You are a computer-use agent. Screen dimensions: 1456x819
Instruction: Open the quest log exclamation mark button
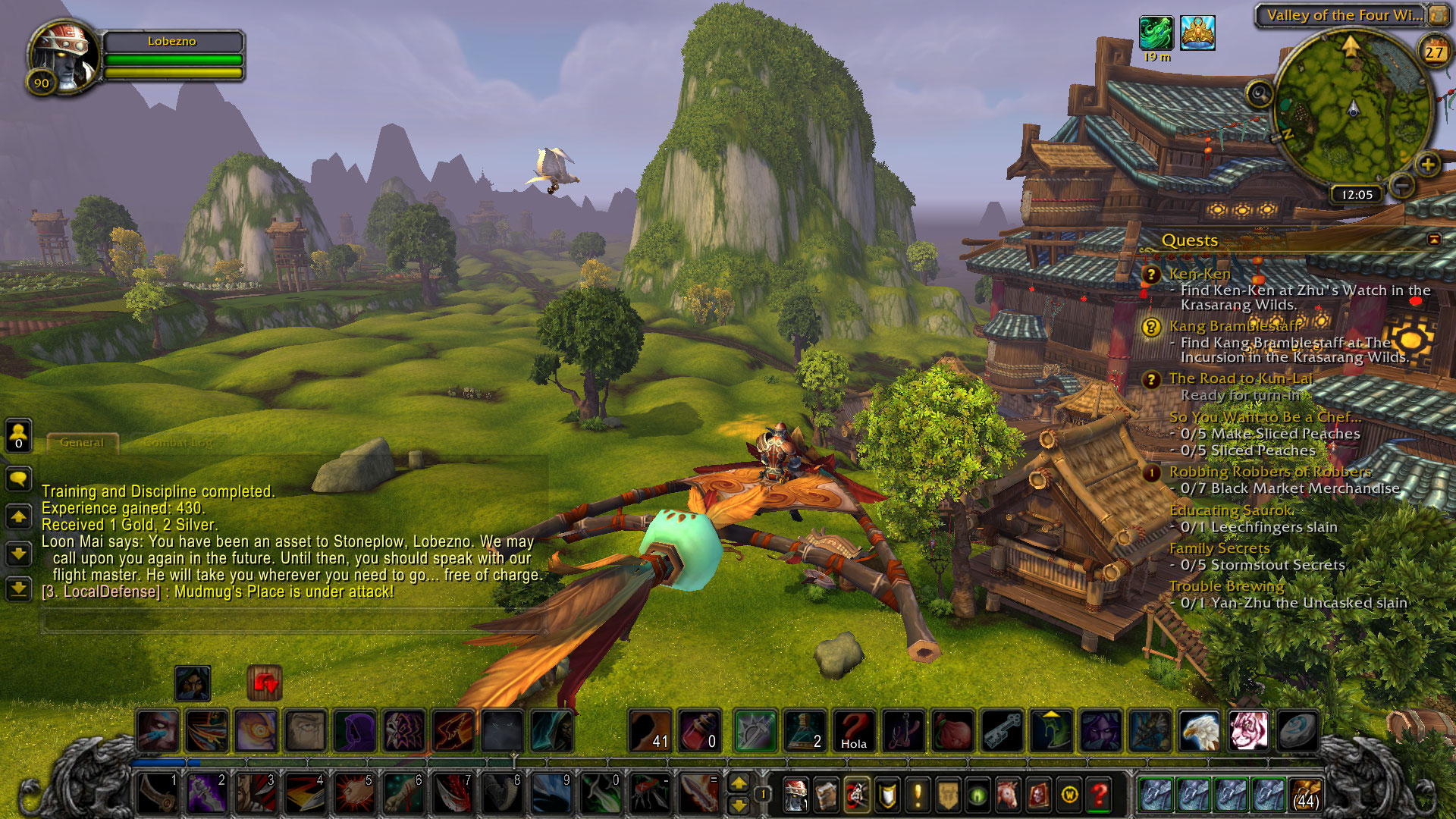pyautogui.click(x=918, y=795)
